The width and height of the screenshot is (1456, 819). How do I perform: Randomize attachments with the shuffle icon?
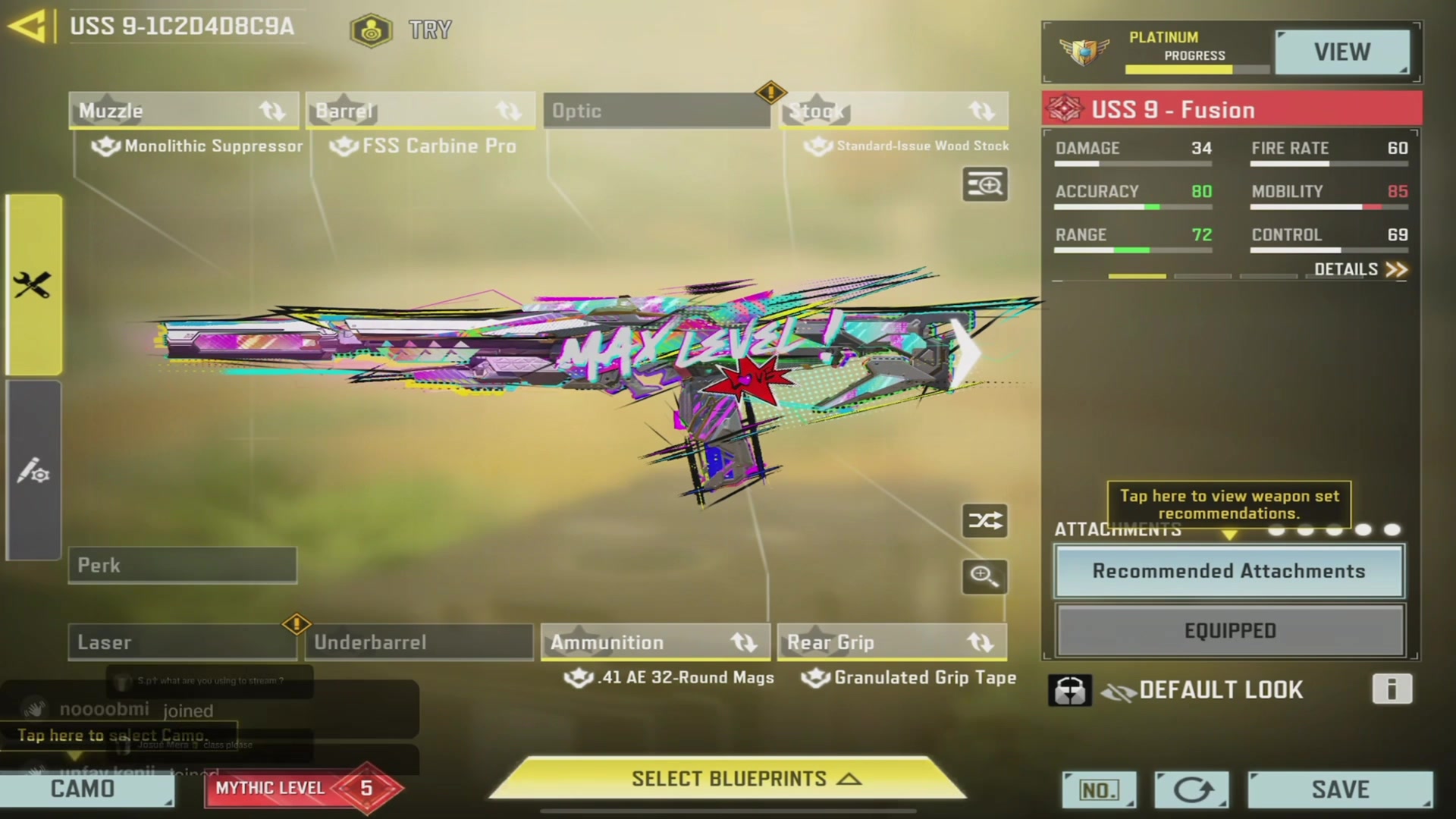(x=984, y=521)
